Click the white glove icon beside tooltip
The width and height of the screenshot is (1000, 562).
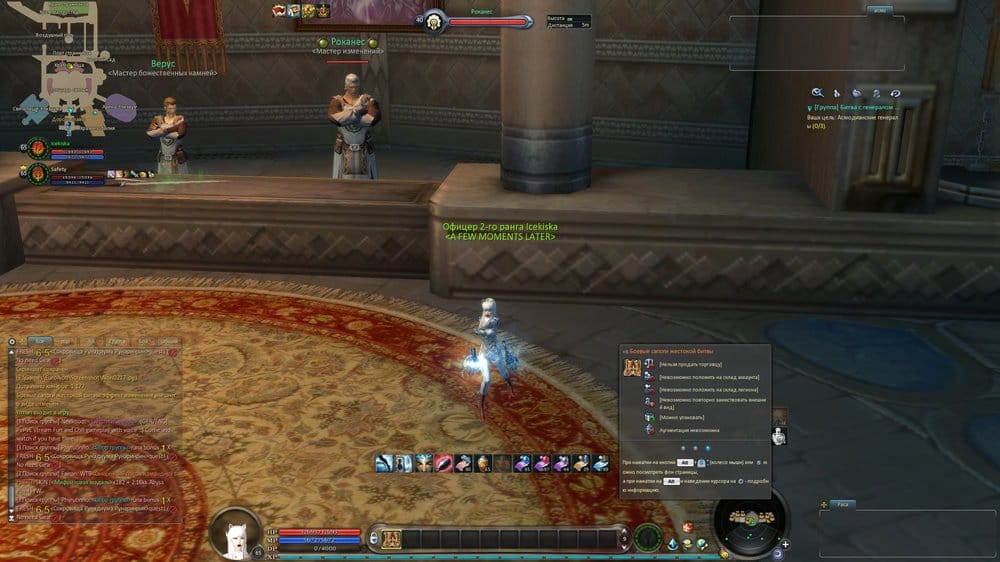pos(779,435)
